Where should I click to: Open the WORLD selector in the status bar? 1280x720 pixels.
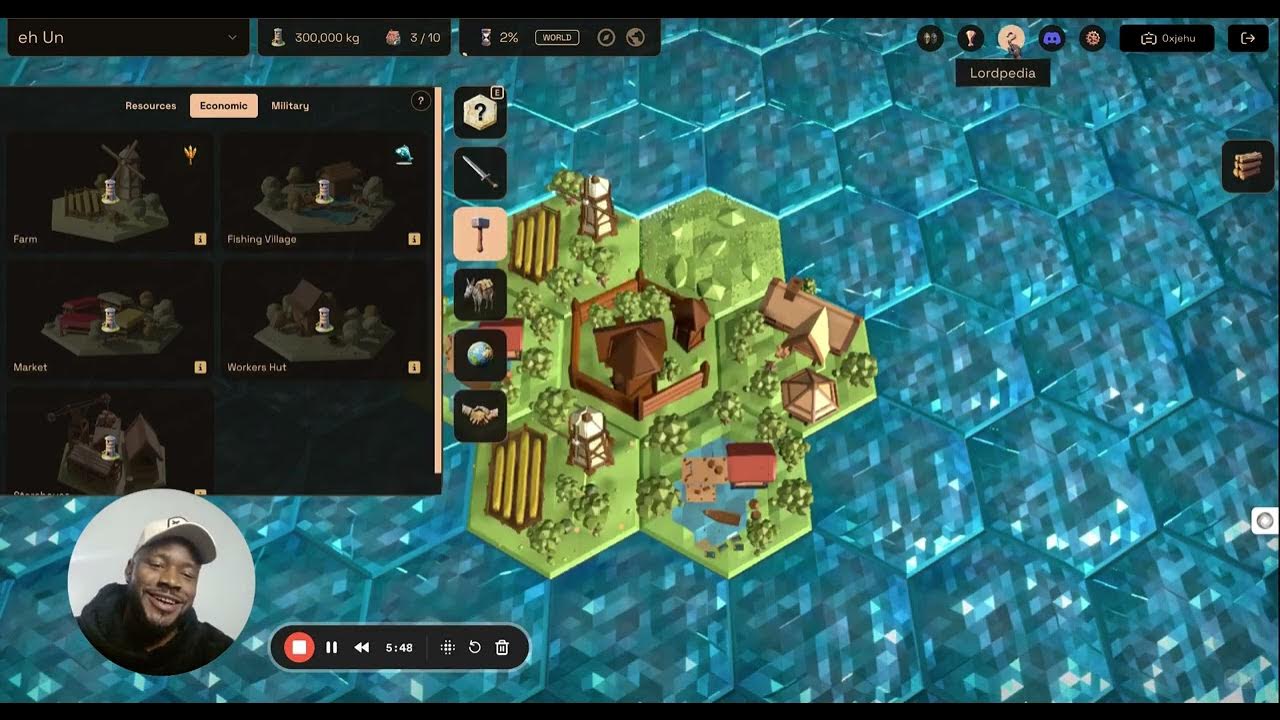[556, 36]
